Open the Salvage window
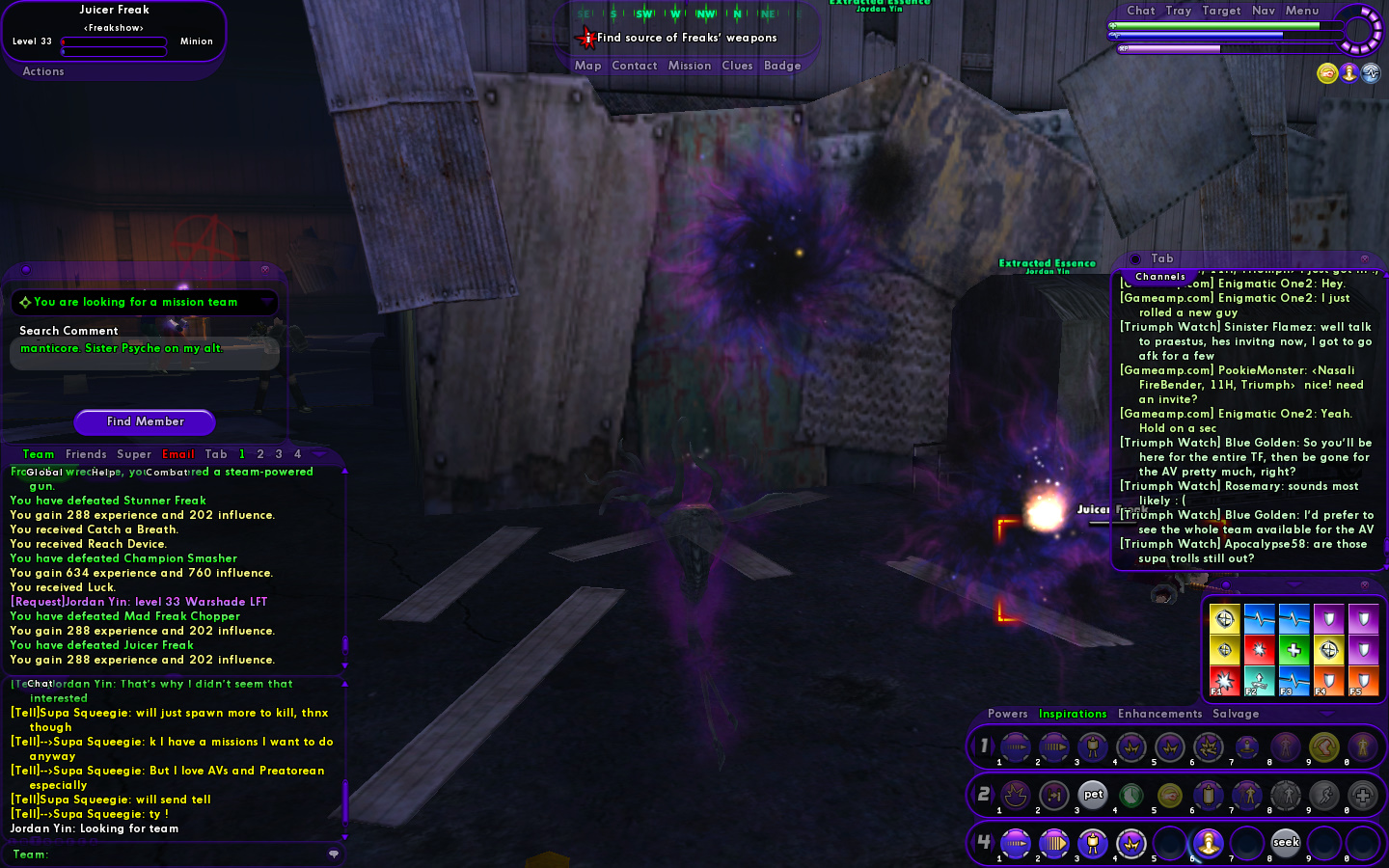Screen dimensions: 1389x868 click(x=1236, y=714)
